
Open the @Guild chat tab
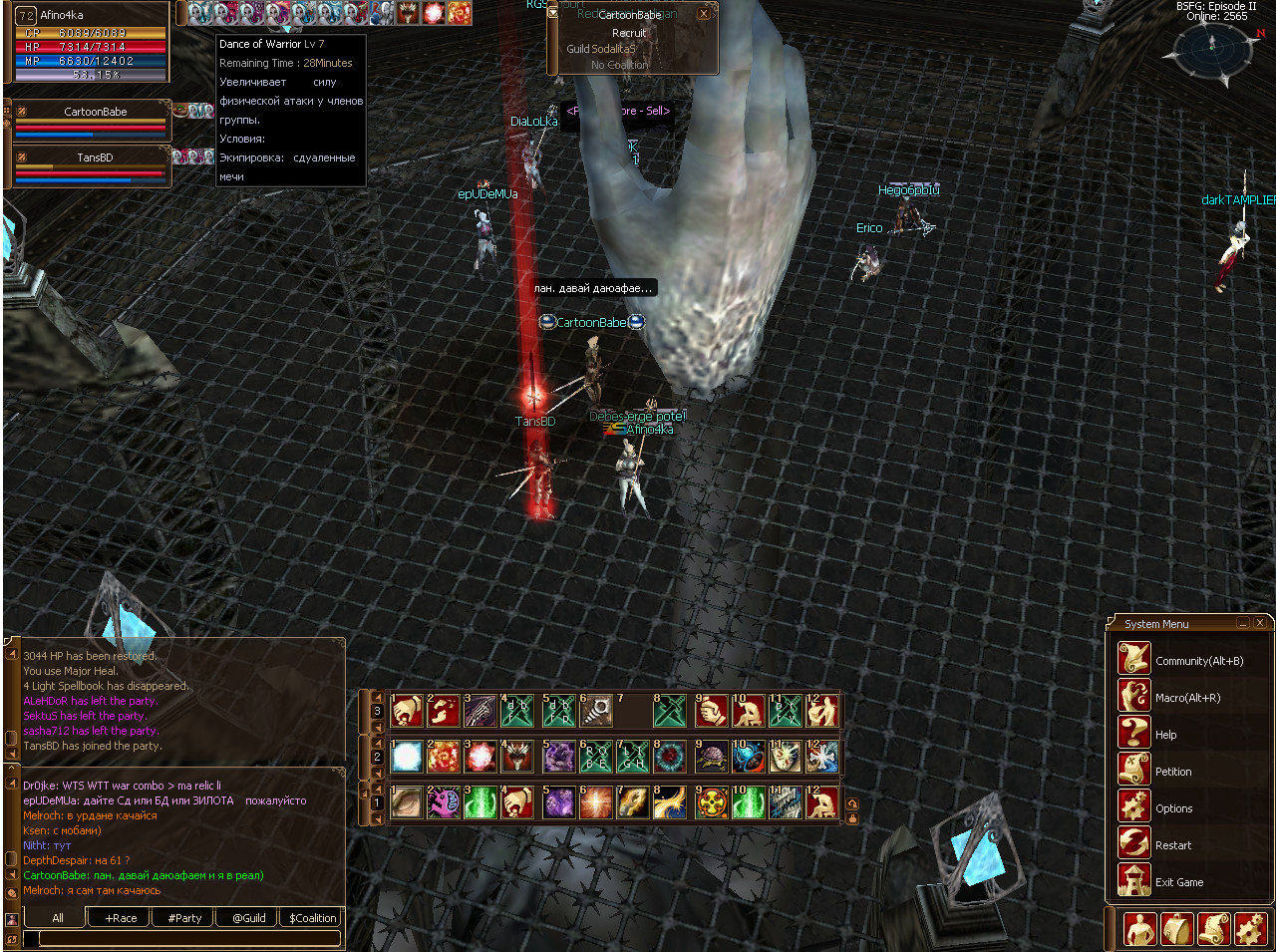[x=248, y=918]
